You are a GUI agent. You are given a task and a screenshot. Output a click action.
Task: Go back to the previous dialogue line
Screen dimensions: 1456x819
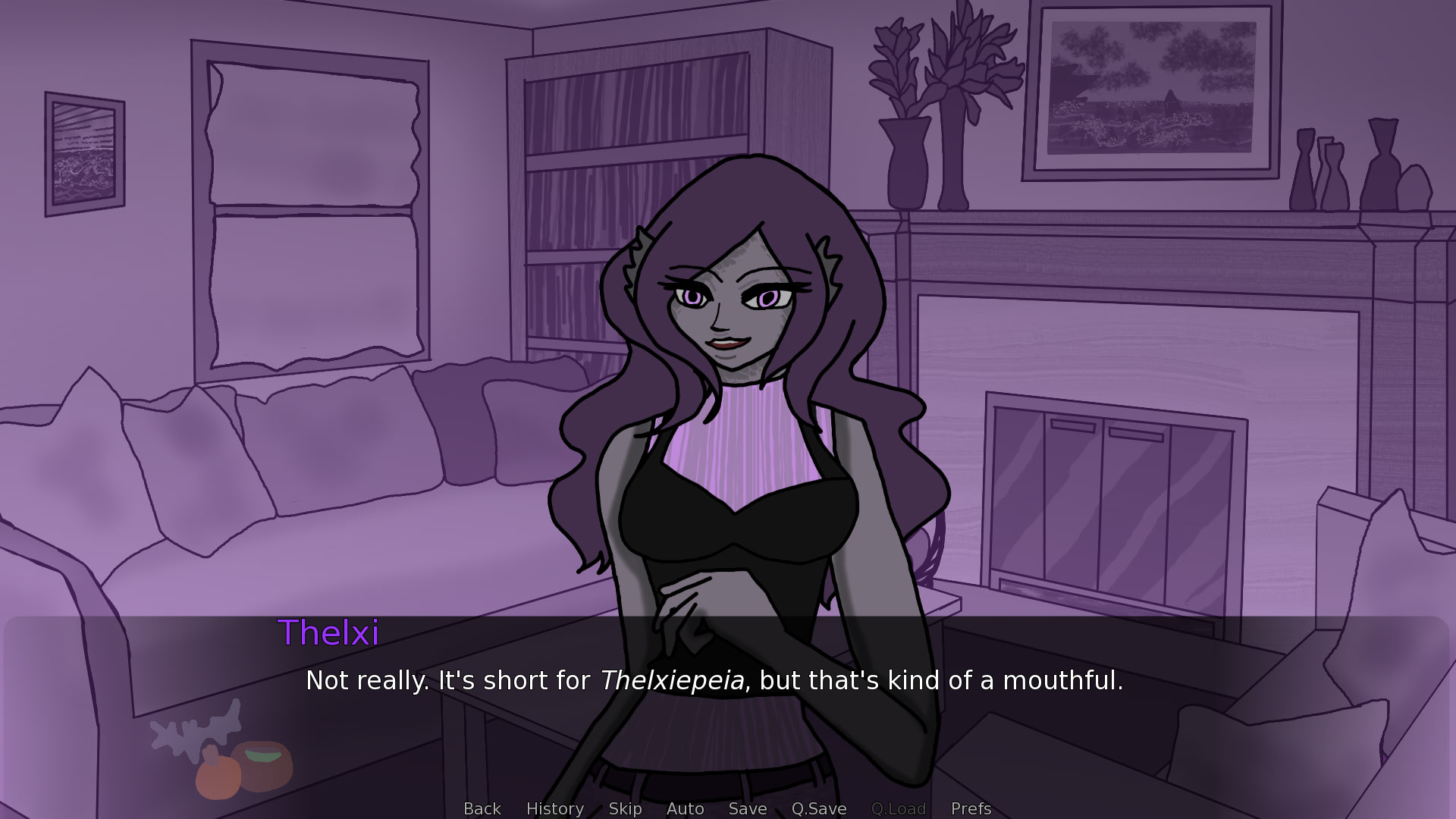(482, 808)
